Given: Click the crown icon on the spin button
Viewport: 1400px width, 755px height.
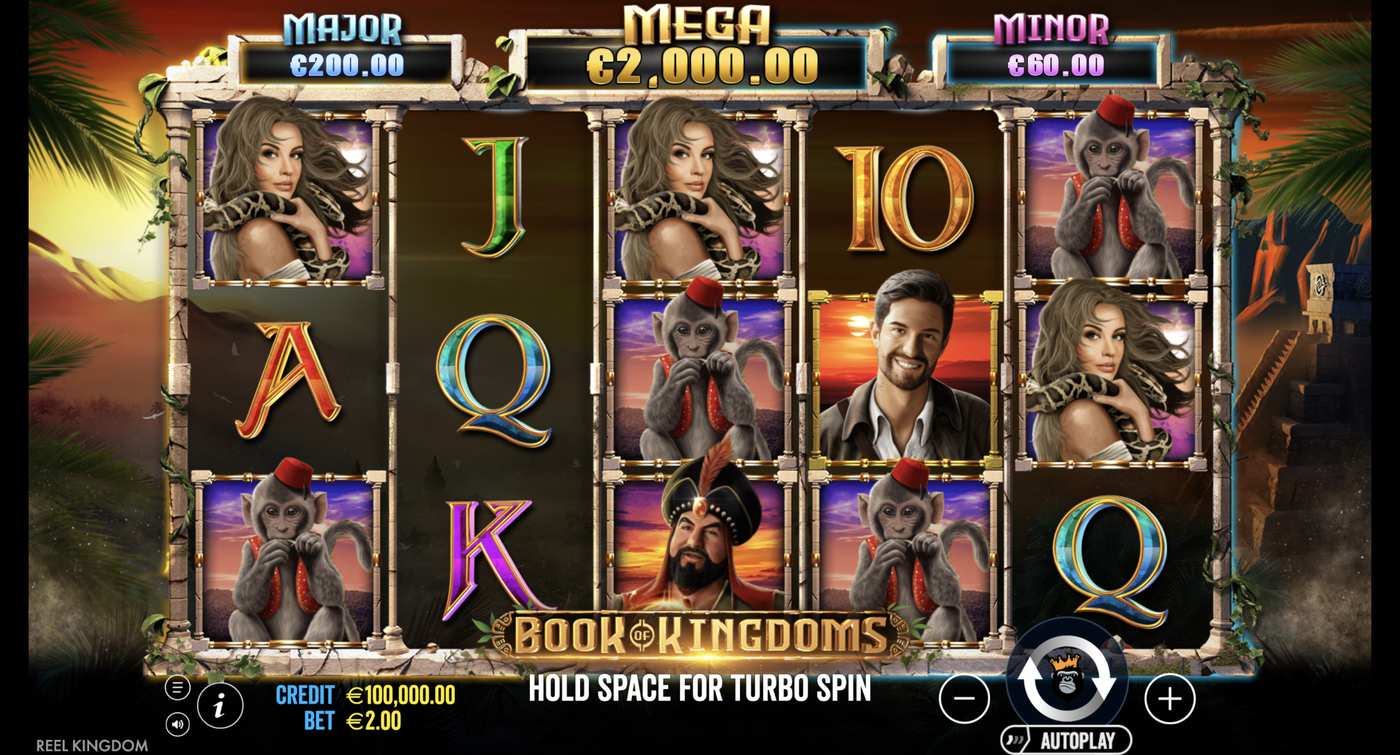Looking at the screenshot, I should [x=1065, y=661].
